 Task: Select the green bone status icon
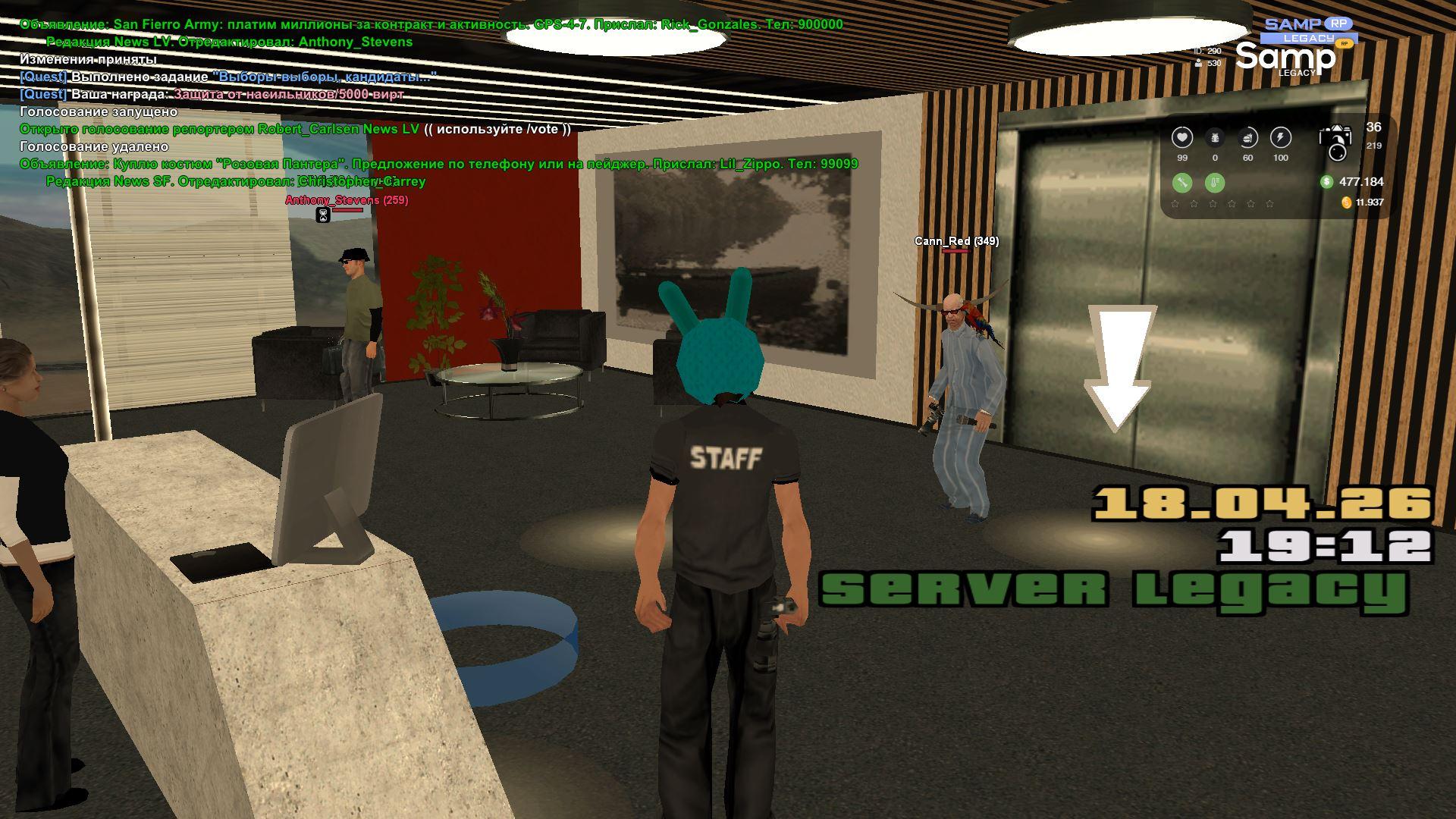click(x=1181, y=183)
